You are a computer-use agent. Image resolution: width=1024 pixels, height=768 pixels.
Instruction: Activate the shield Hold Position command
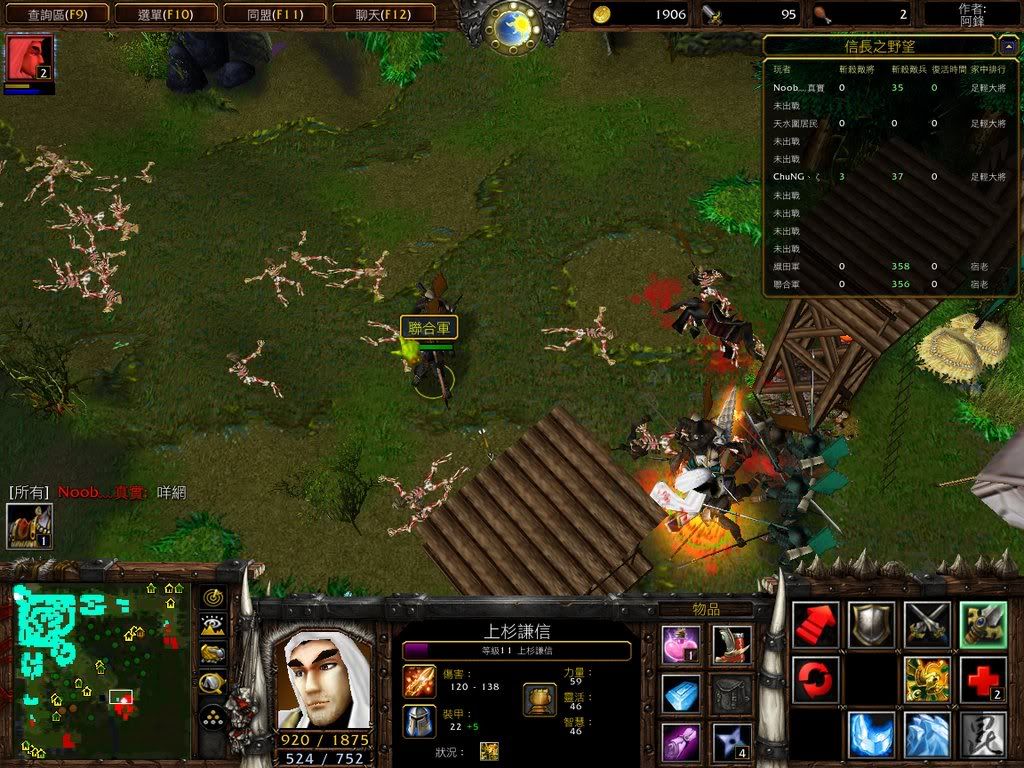(871, 625)
